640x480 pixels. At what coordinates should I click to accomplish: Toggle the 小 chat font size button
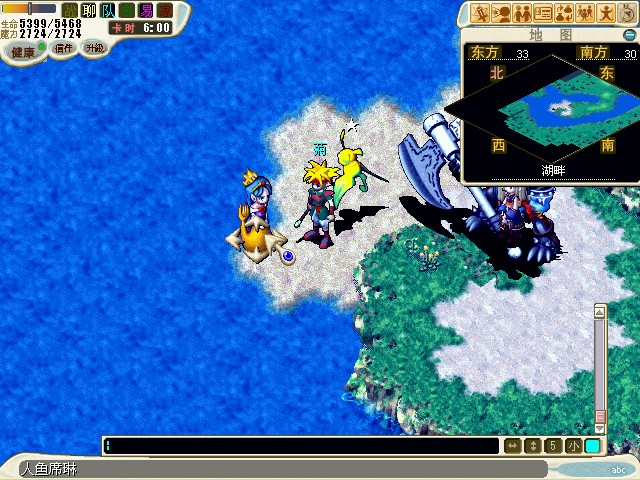[572, 446]
